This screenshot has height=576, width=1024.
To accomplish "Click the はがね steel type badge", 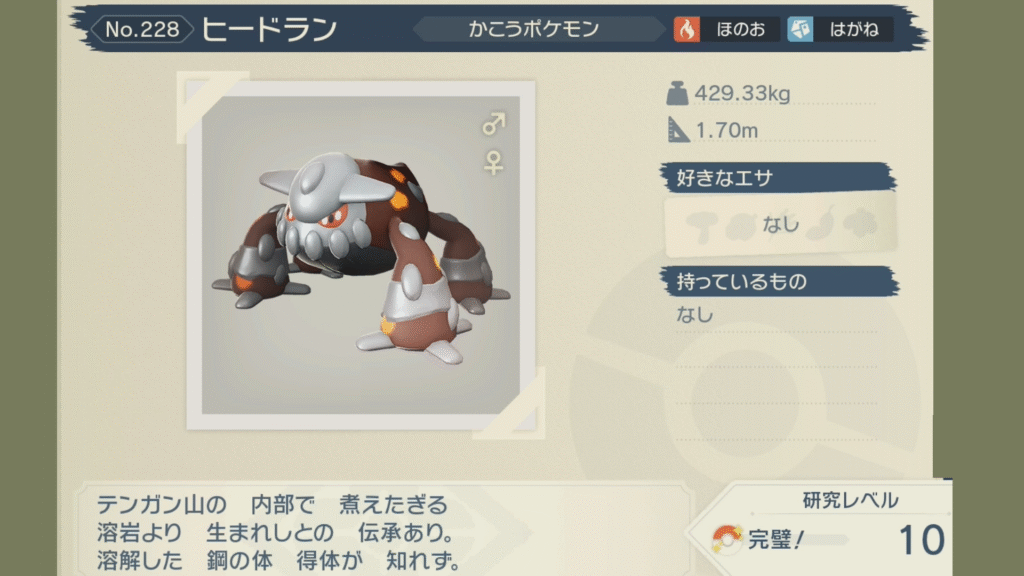I will (838, 29).
